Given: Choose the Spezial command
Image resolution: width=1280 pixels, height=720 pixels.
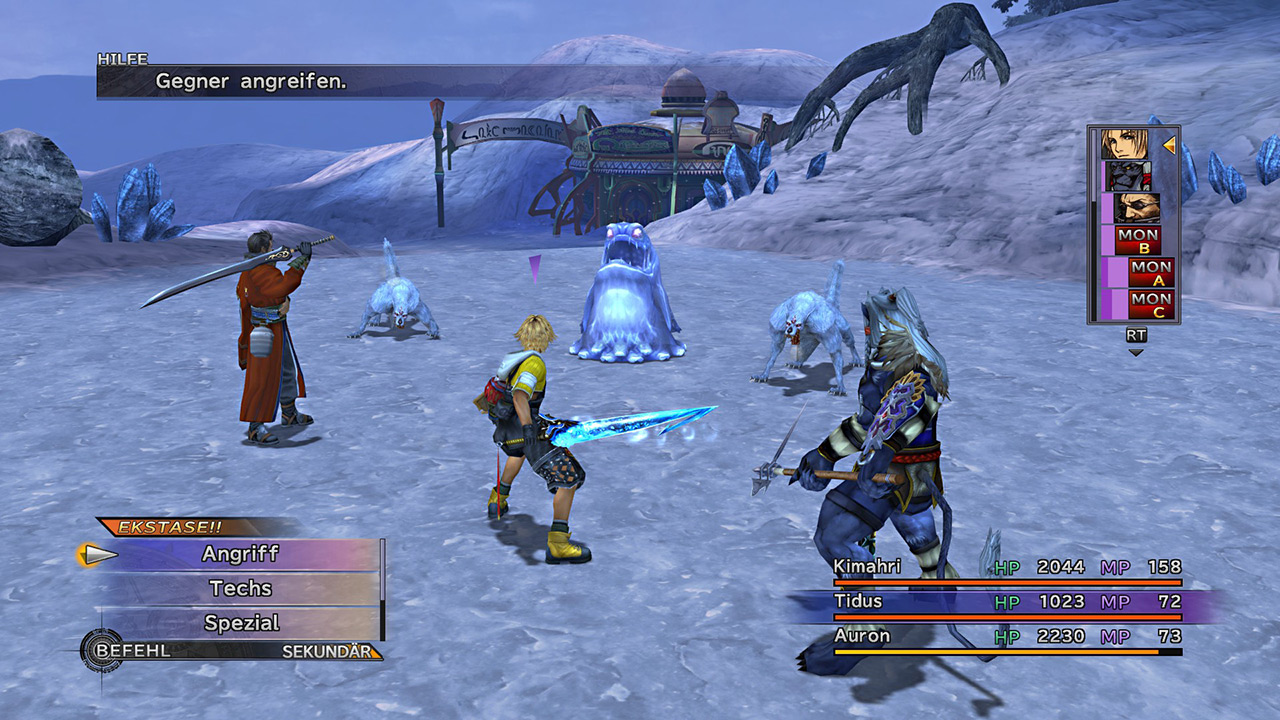Looking at the screenshot, I should (240, 623).
